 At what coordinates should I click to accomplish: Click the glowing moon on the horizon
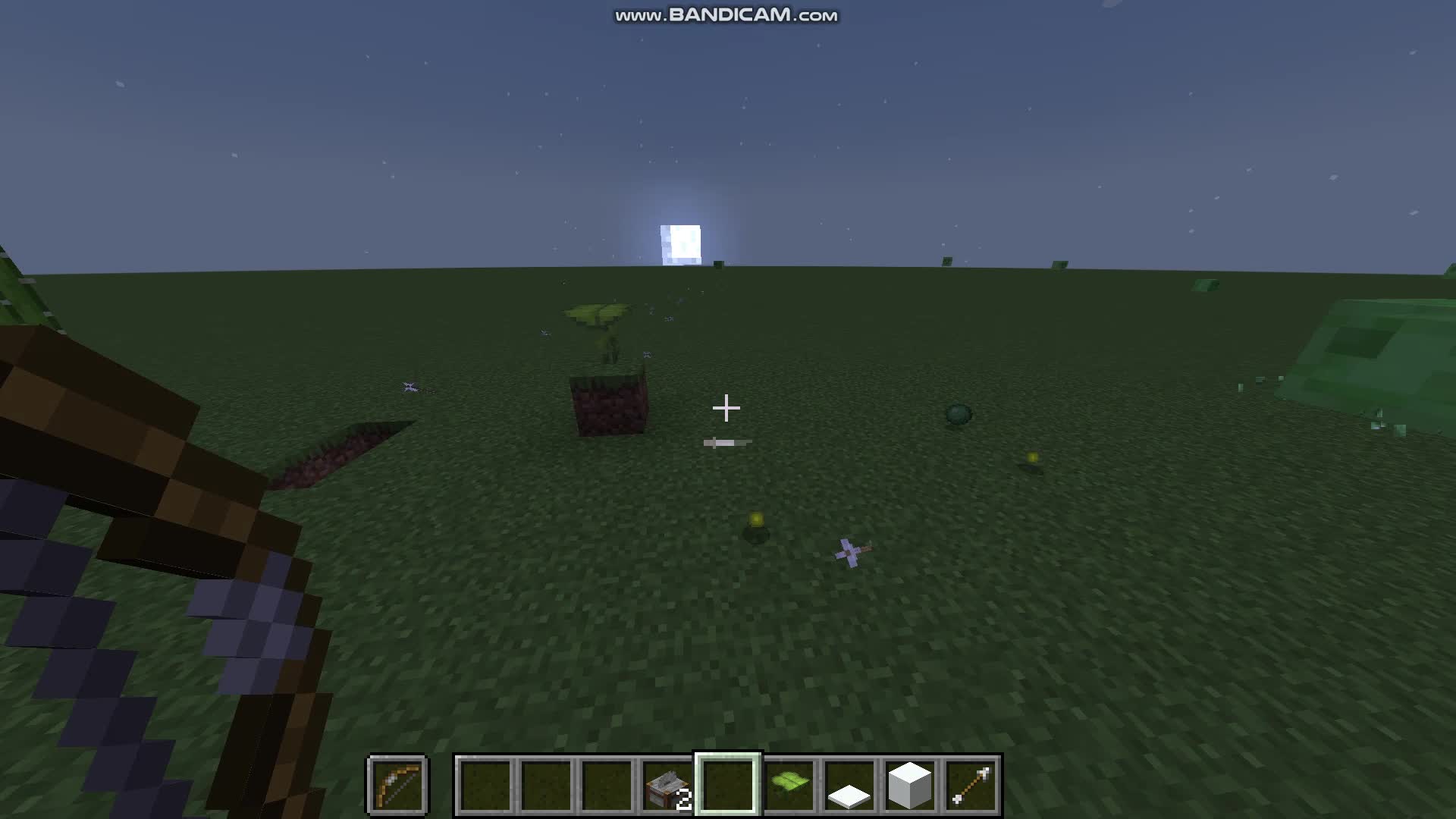tap(680, 241)
